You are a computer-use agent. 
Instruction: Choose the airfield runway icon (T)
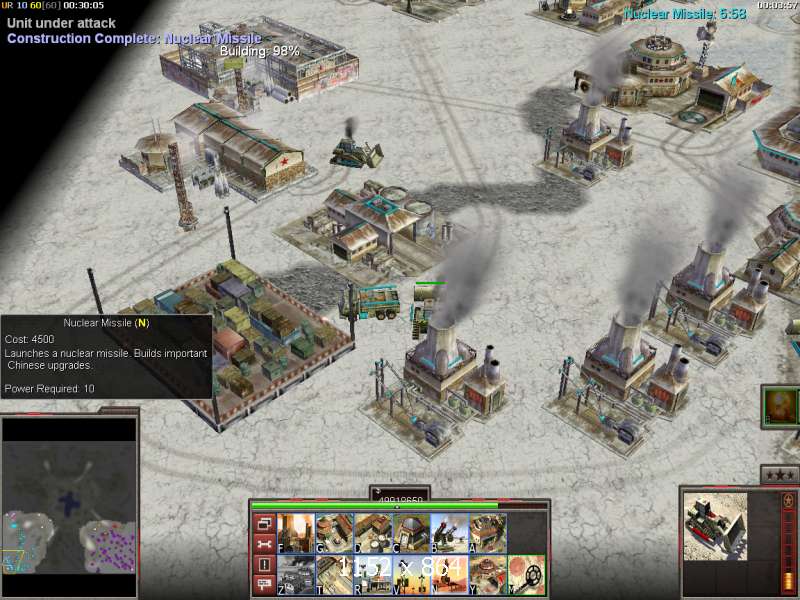click(333, 574)
